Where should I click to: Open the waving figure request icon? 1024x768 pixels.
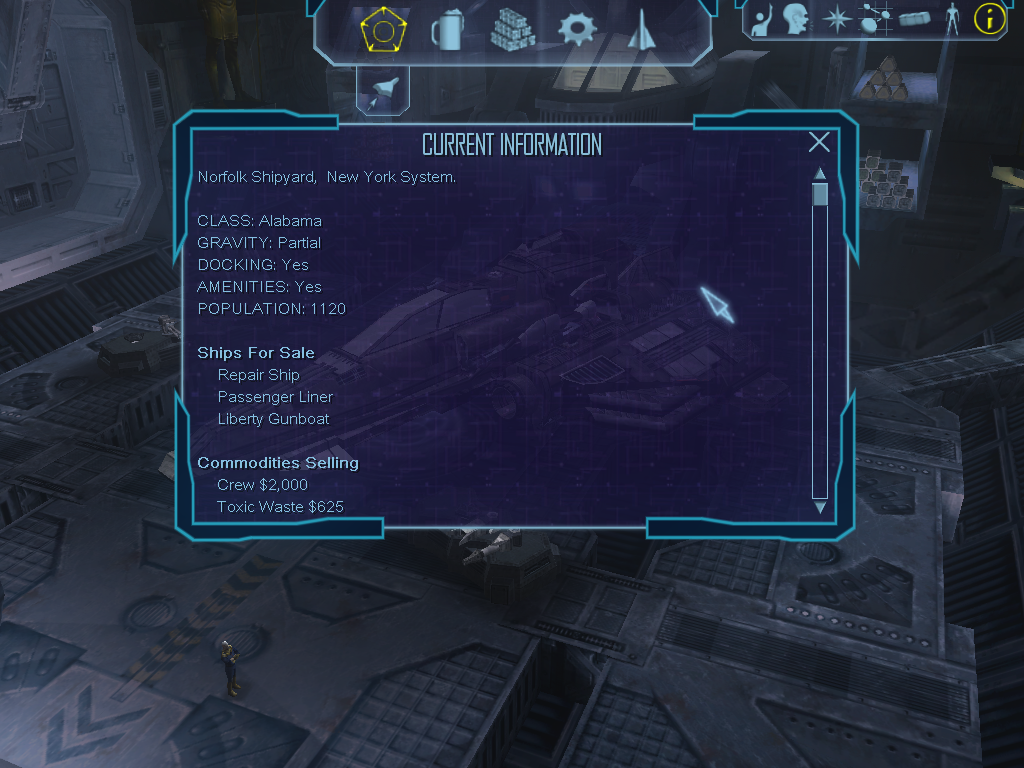pyautogui.click(x=762, y=18)
